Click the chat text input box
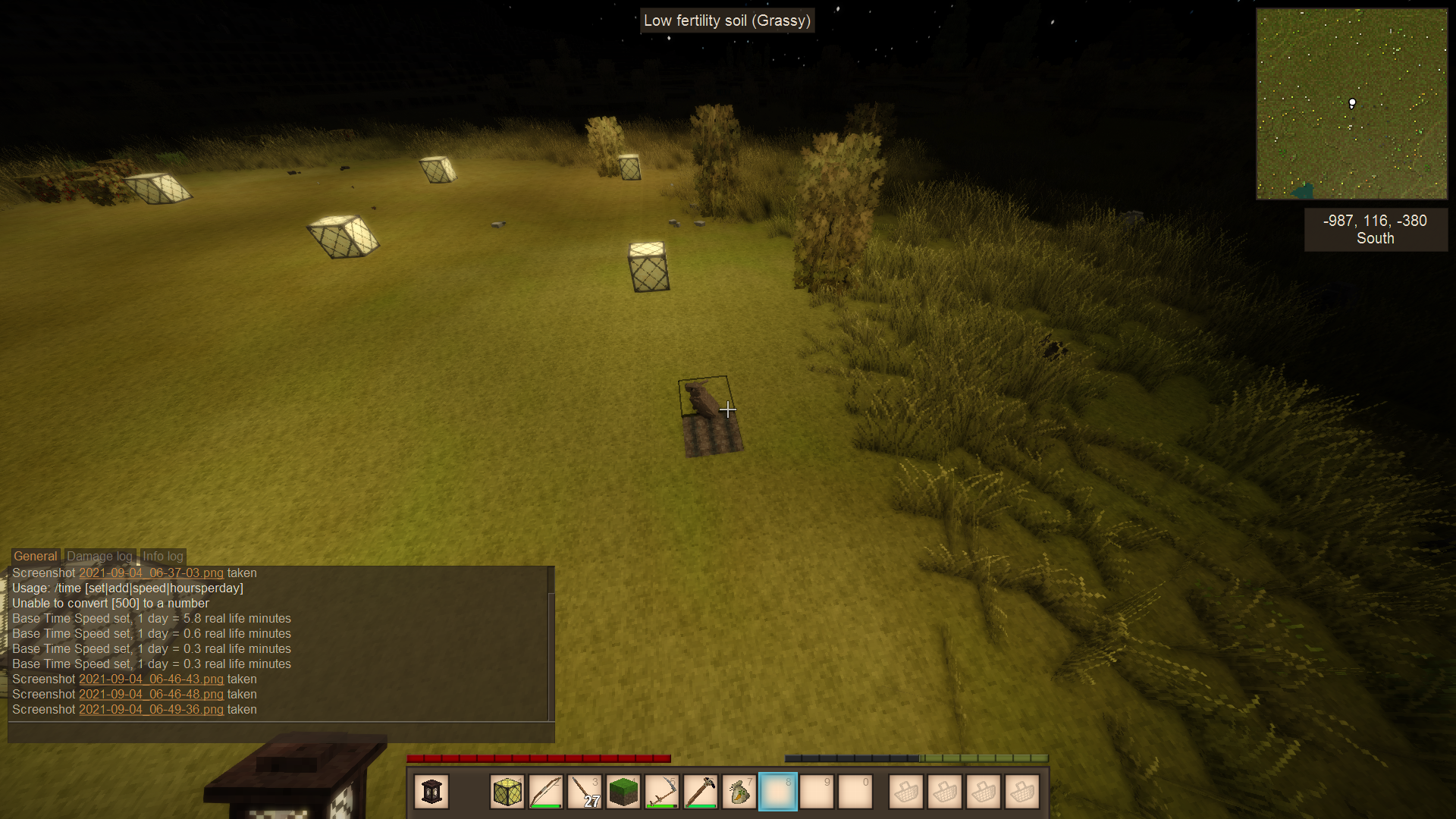Screen dimensions: 1456x819 [281, 733]
